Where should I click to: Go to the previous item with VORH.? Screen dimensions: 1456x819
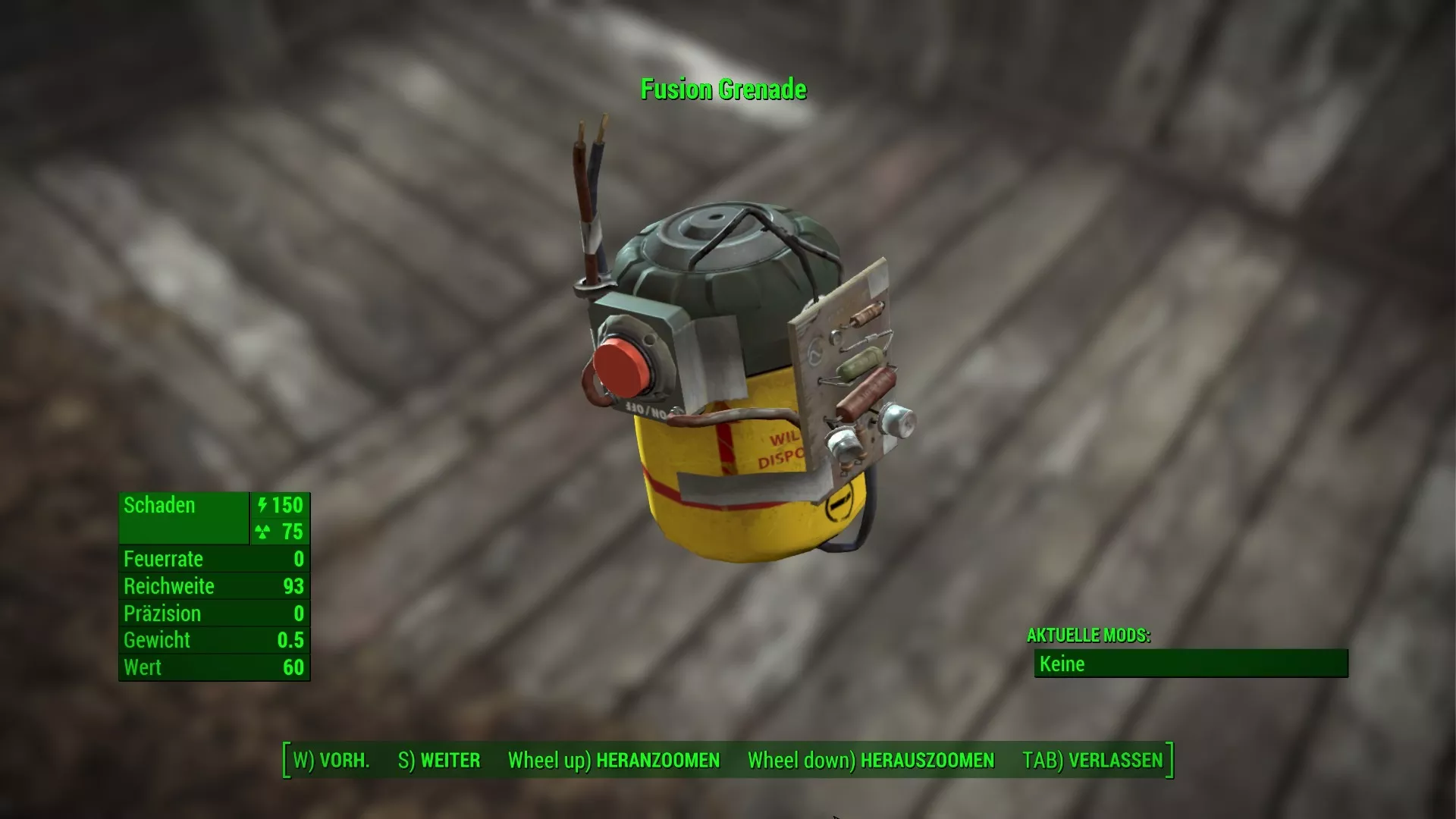point(331,761)
